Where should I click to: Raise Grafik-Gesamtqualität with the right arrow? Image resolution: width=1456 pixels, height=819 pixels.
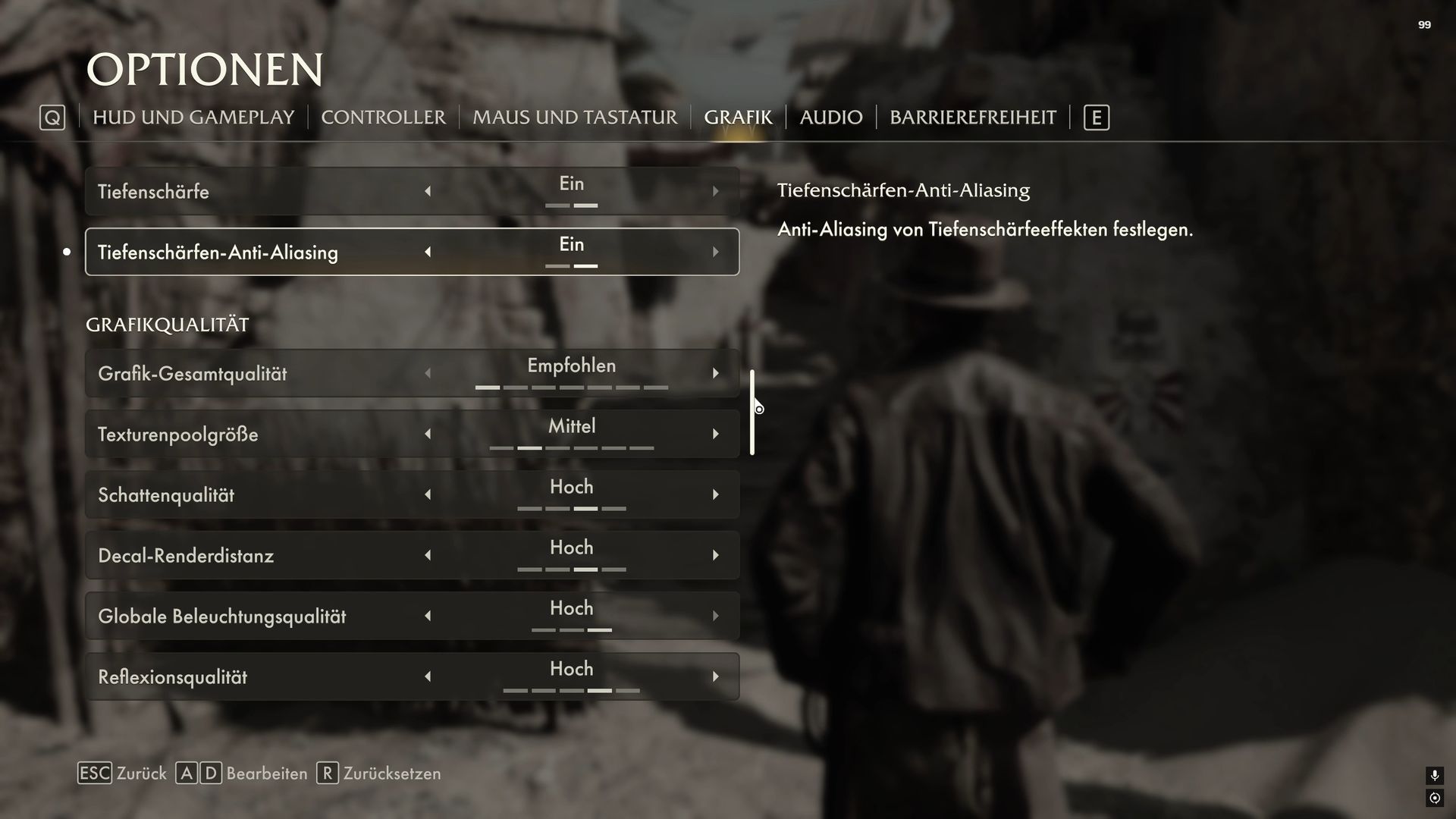click(715, 373)
